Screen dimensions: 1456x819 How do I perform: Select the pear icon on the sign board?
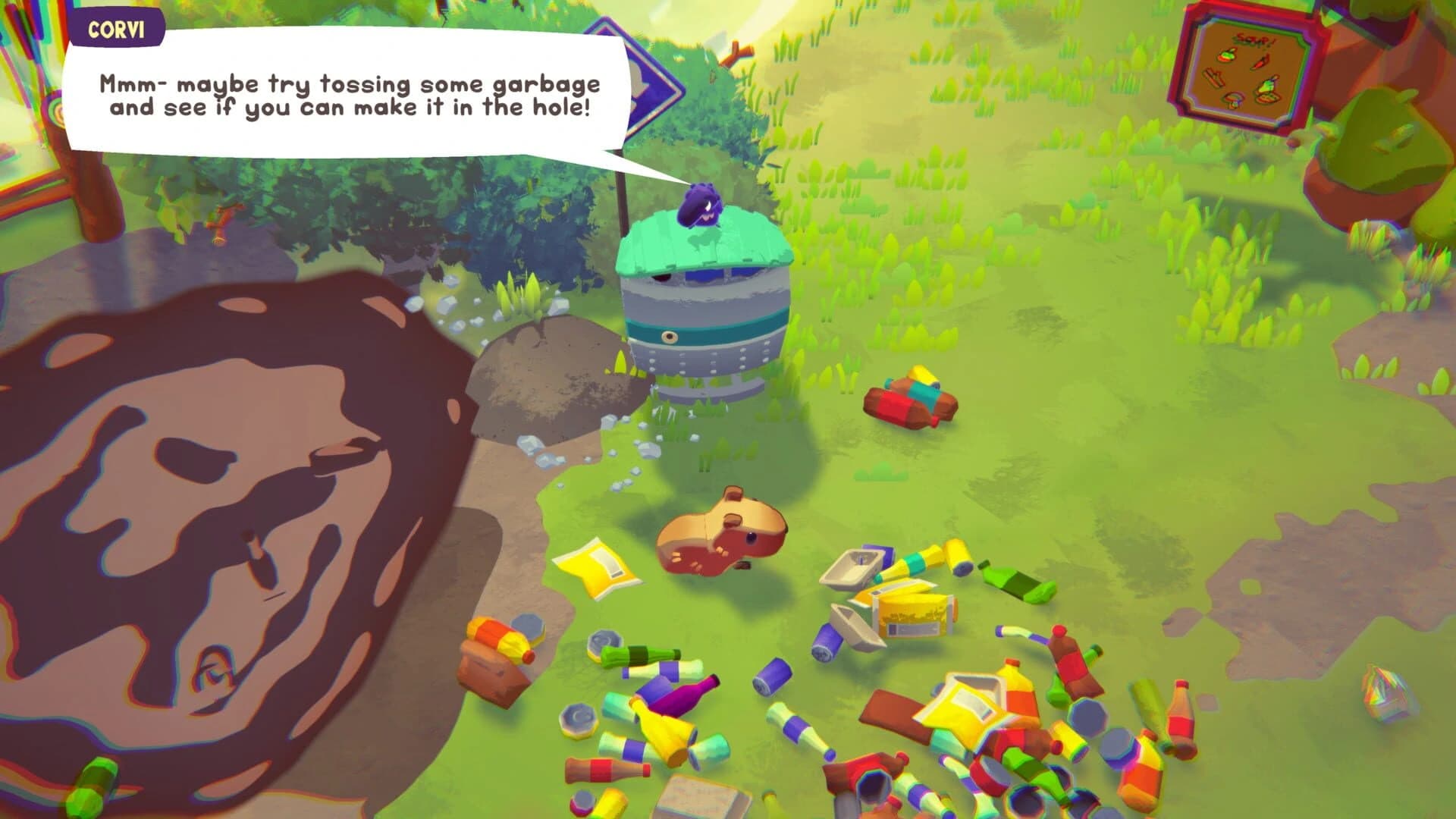pyautogui.click(x=1268, y=86)
